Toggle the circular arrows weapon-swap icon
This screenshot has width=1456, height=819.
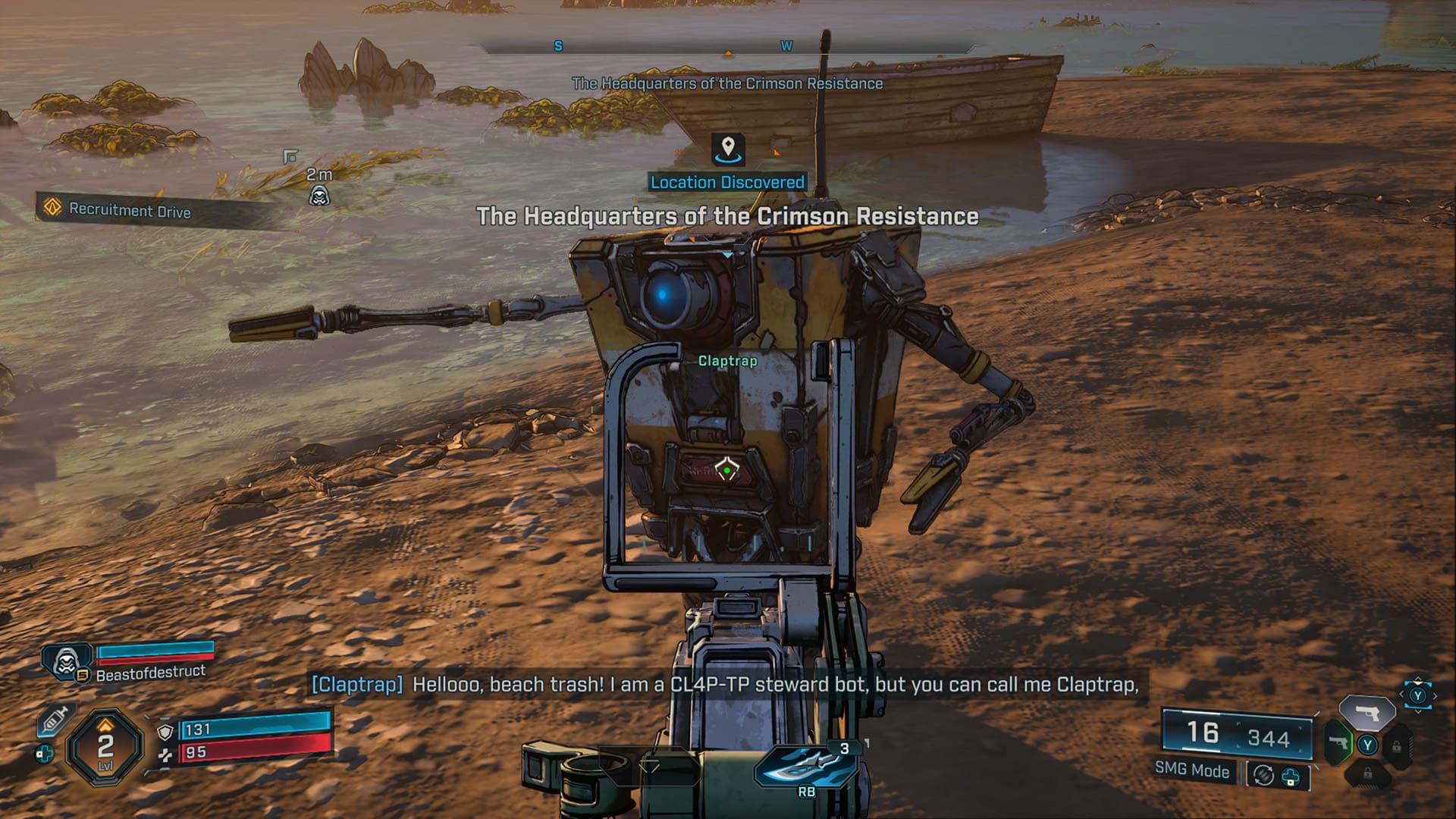[1263, 776]
